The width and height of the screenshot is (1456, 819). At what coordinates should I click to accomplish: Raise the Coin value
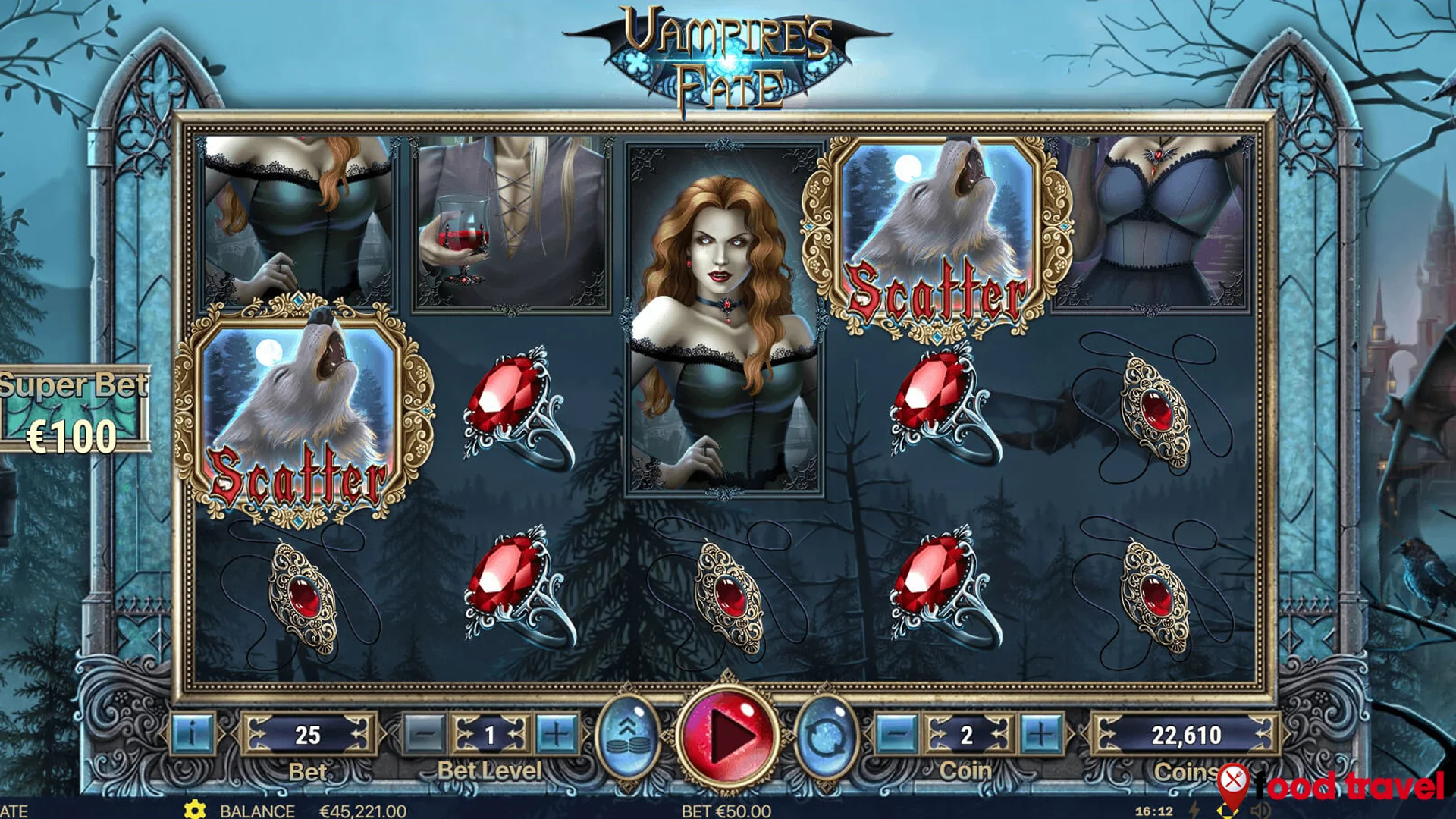(x=1040, y=734)
